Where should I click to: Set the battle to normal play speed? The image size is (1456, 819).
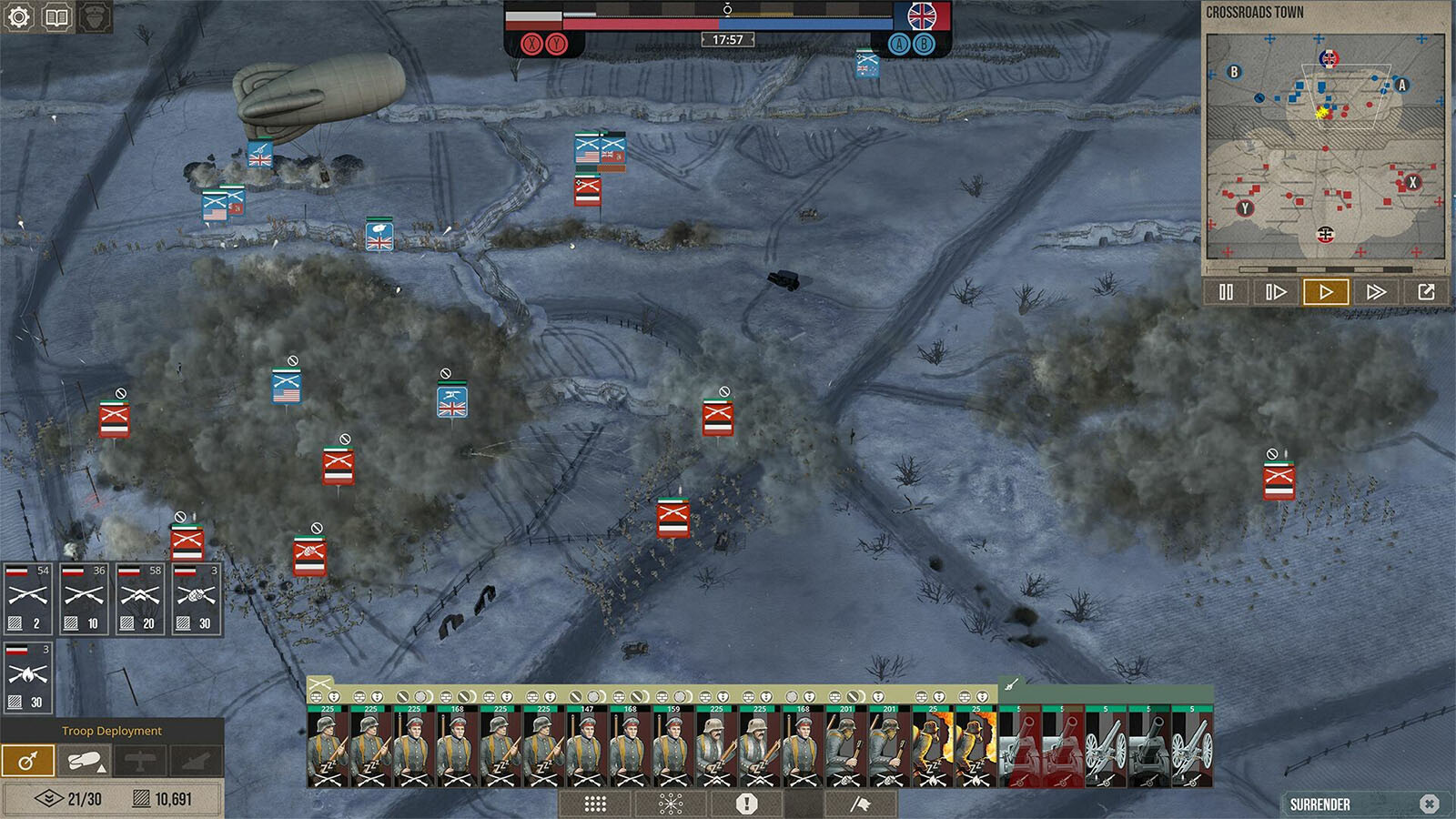[1326, 292]
